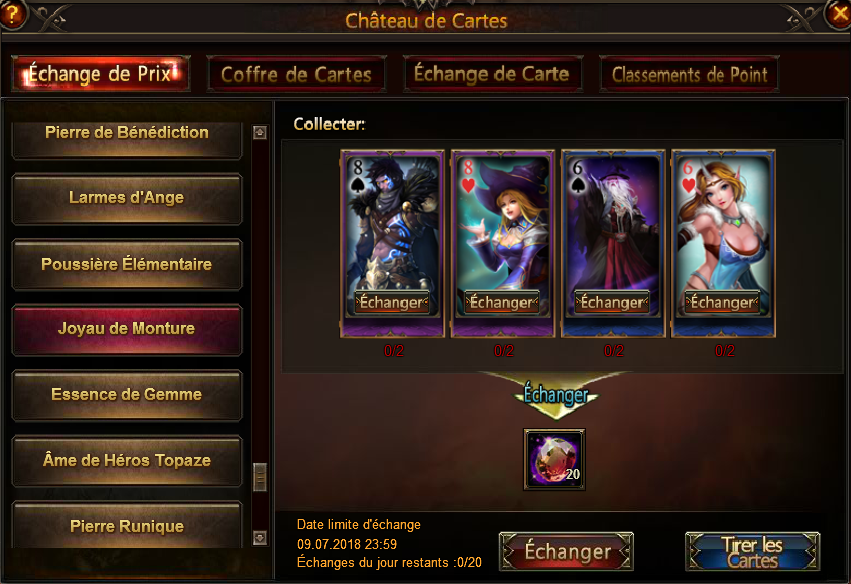Switch to the Échange de Carte tab

(x=491, y=74)
